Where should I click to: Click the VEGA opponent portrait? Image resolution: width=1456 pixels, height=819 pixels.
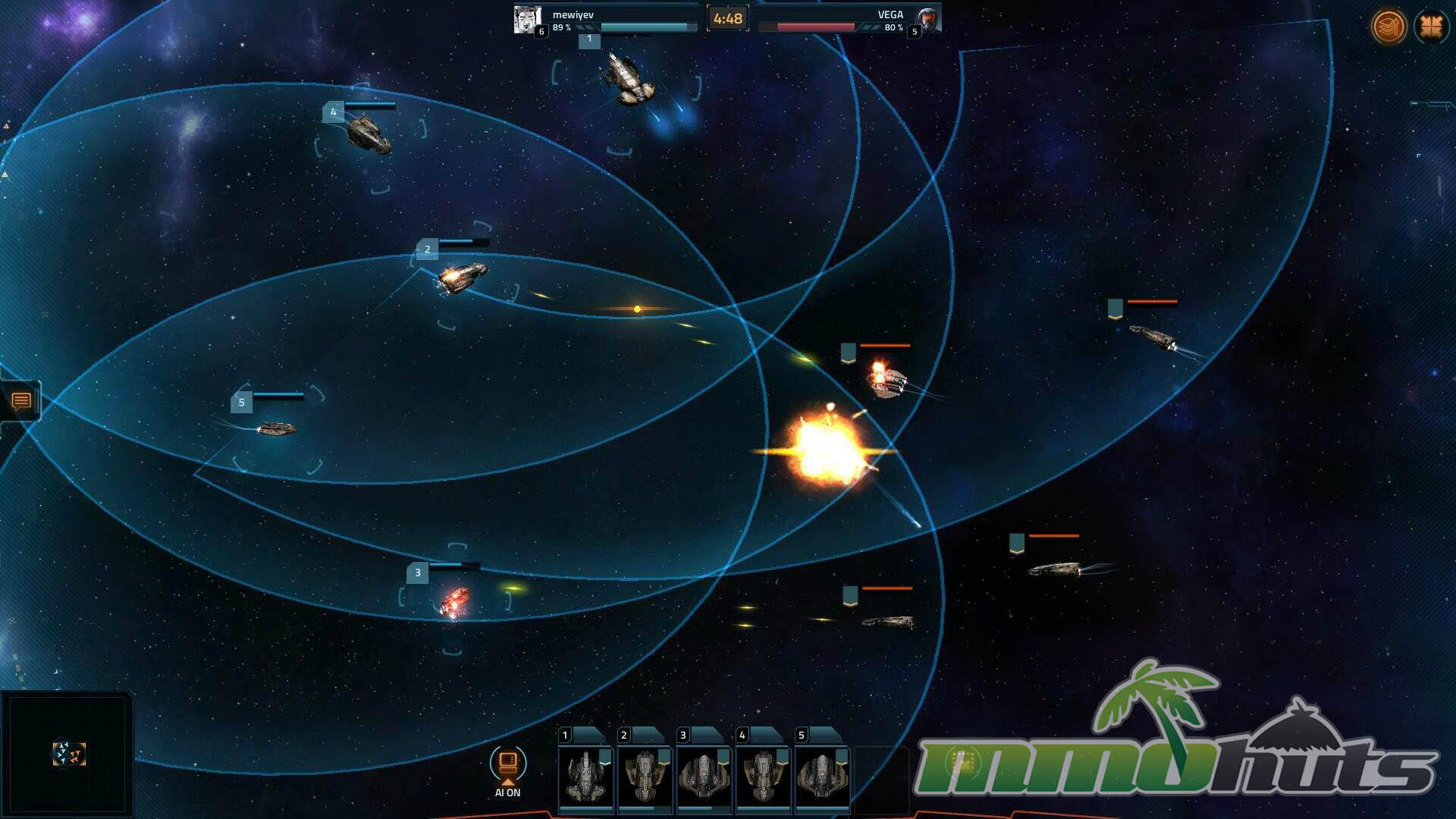(927, 19)
